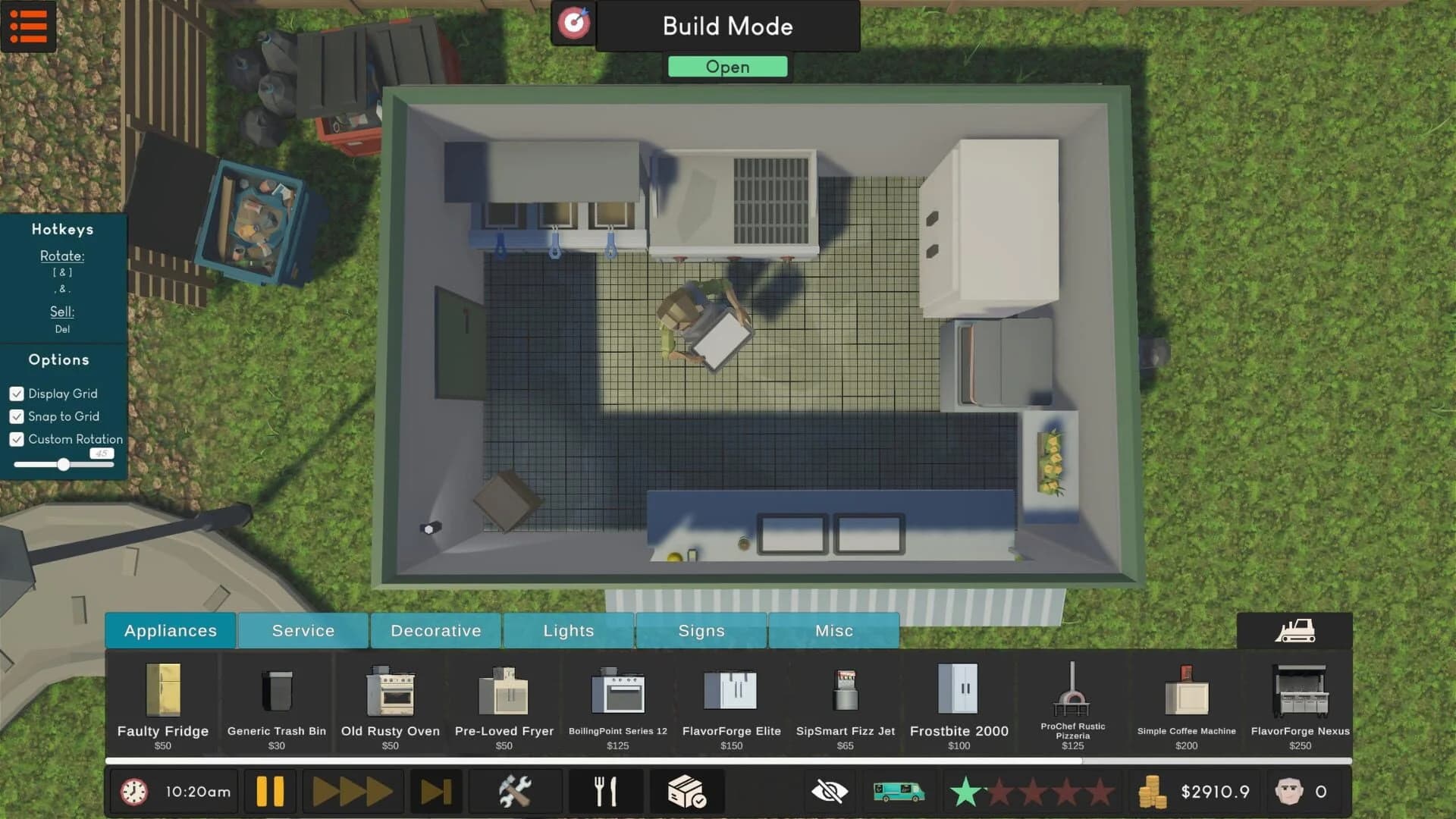Switch to the Decorative tab

435,630
